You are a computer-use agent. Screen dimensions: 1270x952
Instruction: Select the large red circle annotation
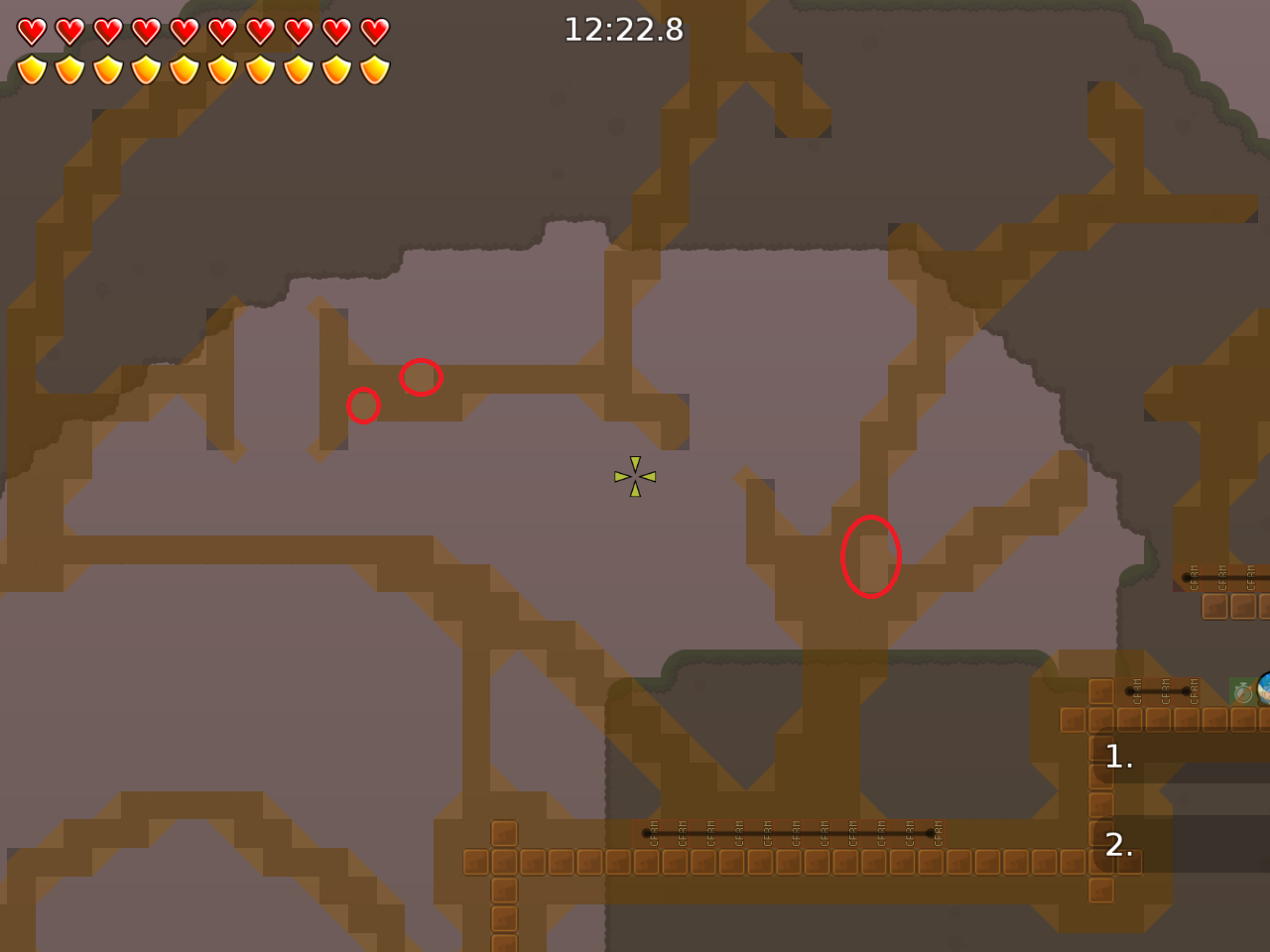coord(871,556)
